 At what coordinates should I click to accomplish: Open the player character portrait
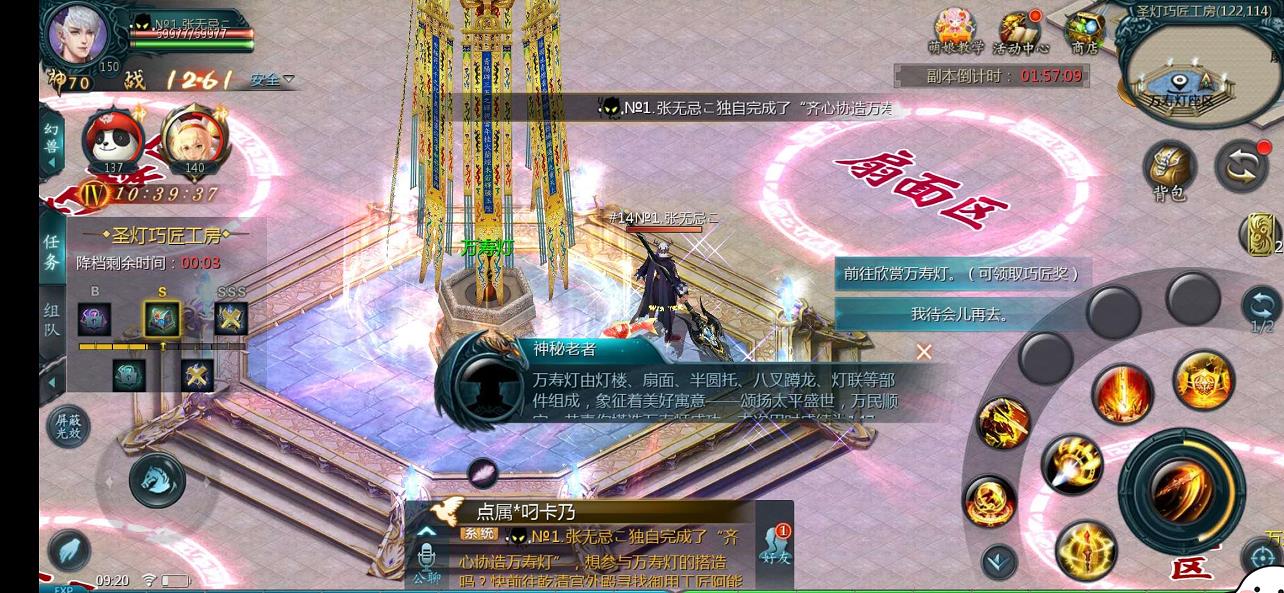pos(78,34)
